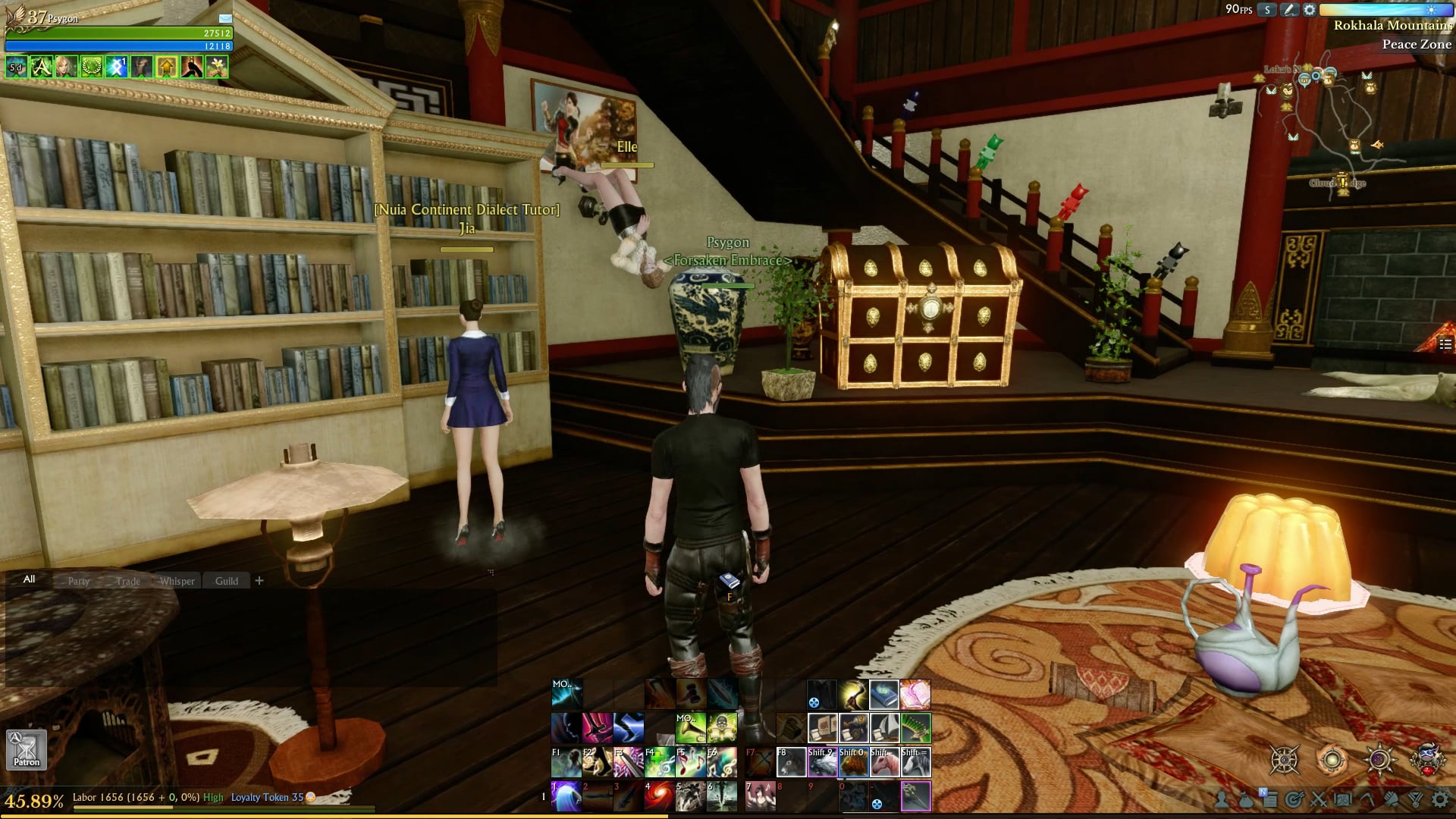Screen dimensions: 1456x819
Task: Open the minimap gear settings
Action: pos(1310,10)
